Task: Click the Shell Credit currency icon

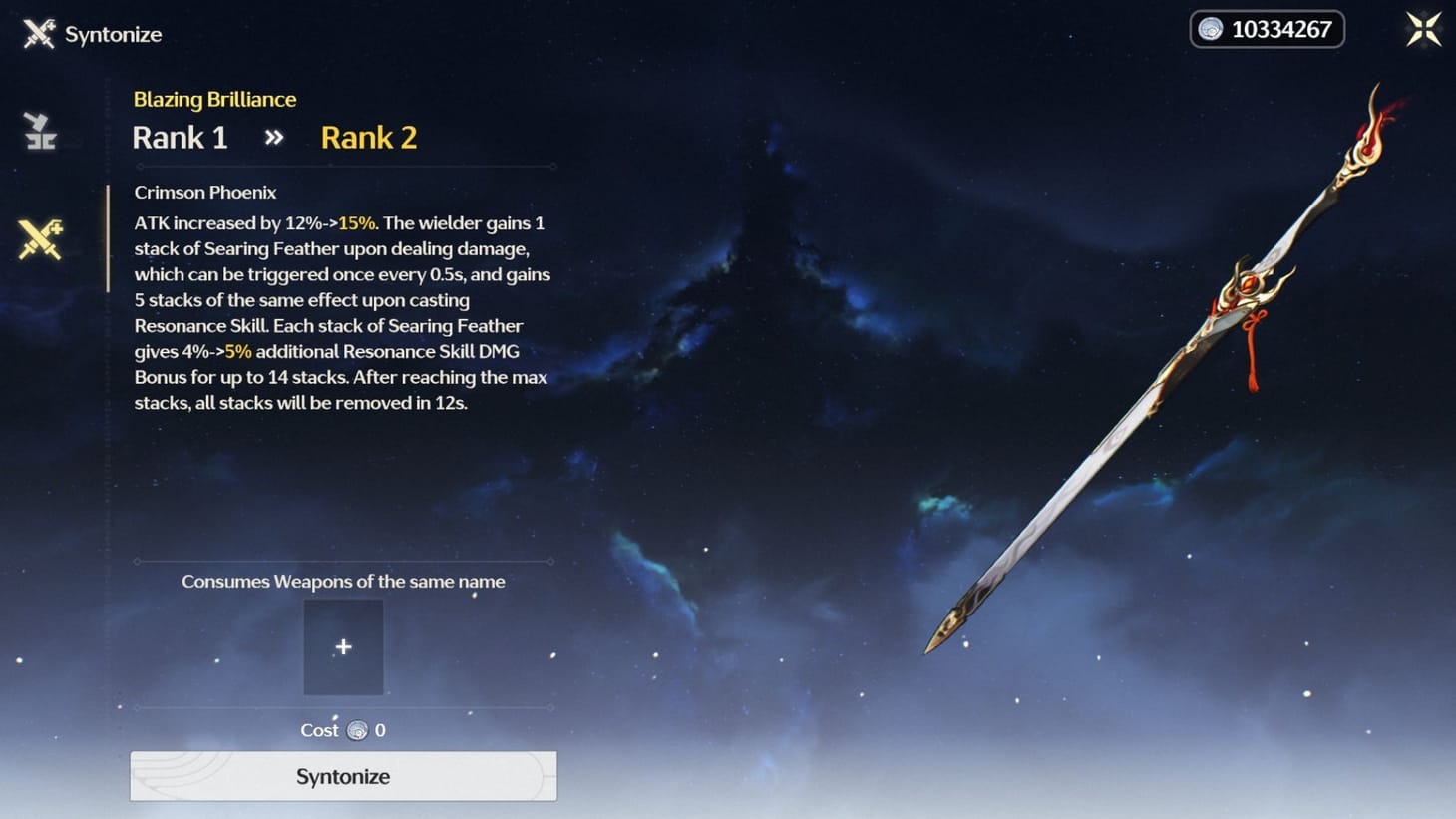Action: (1212, 29)
